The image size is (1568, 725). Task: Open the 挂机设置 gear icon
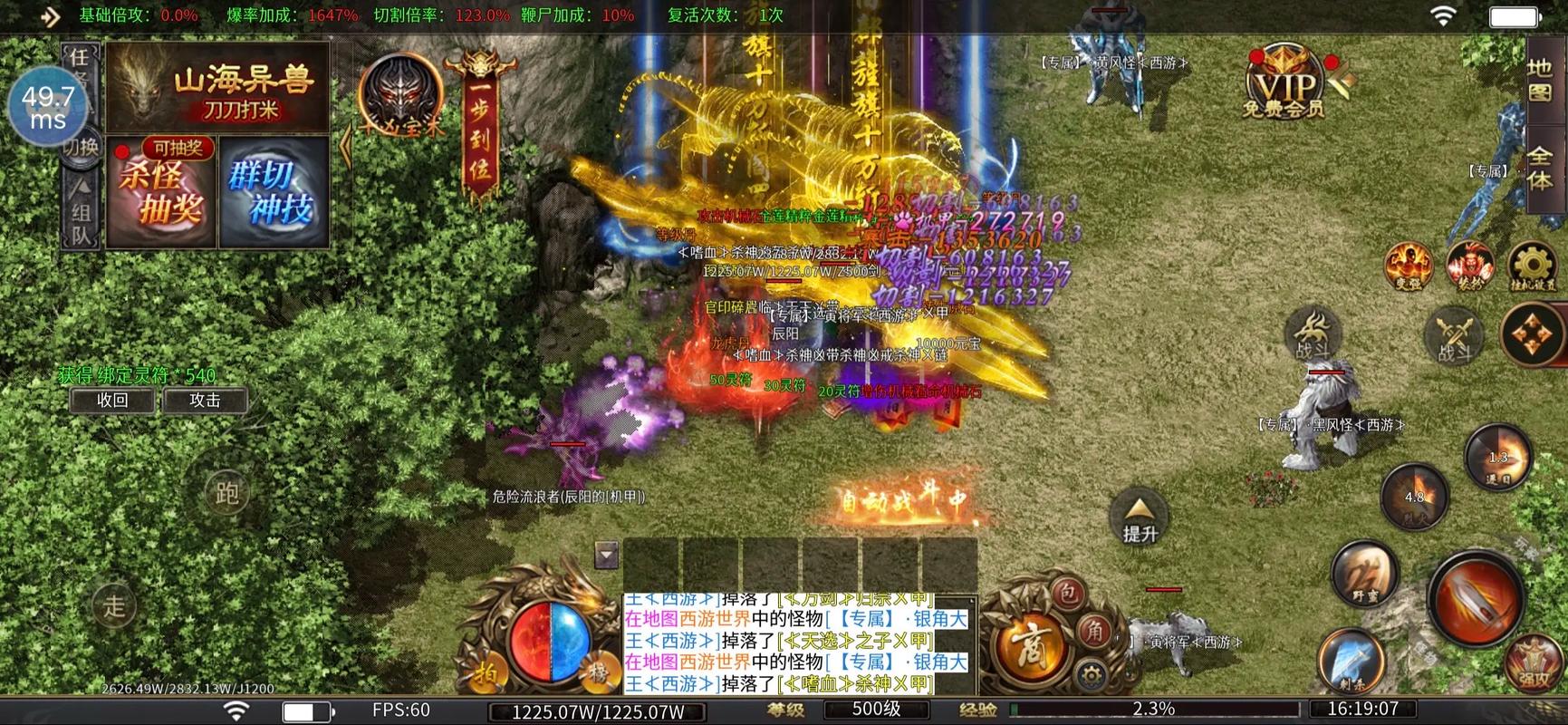pyautogui.click(x=1532, y=267)
